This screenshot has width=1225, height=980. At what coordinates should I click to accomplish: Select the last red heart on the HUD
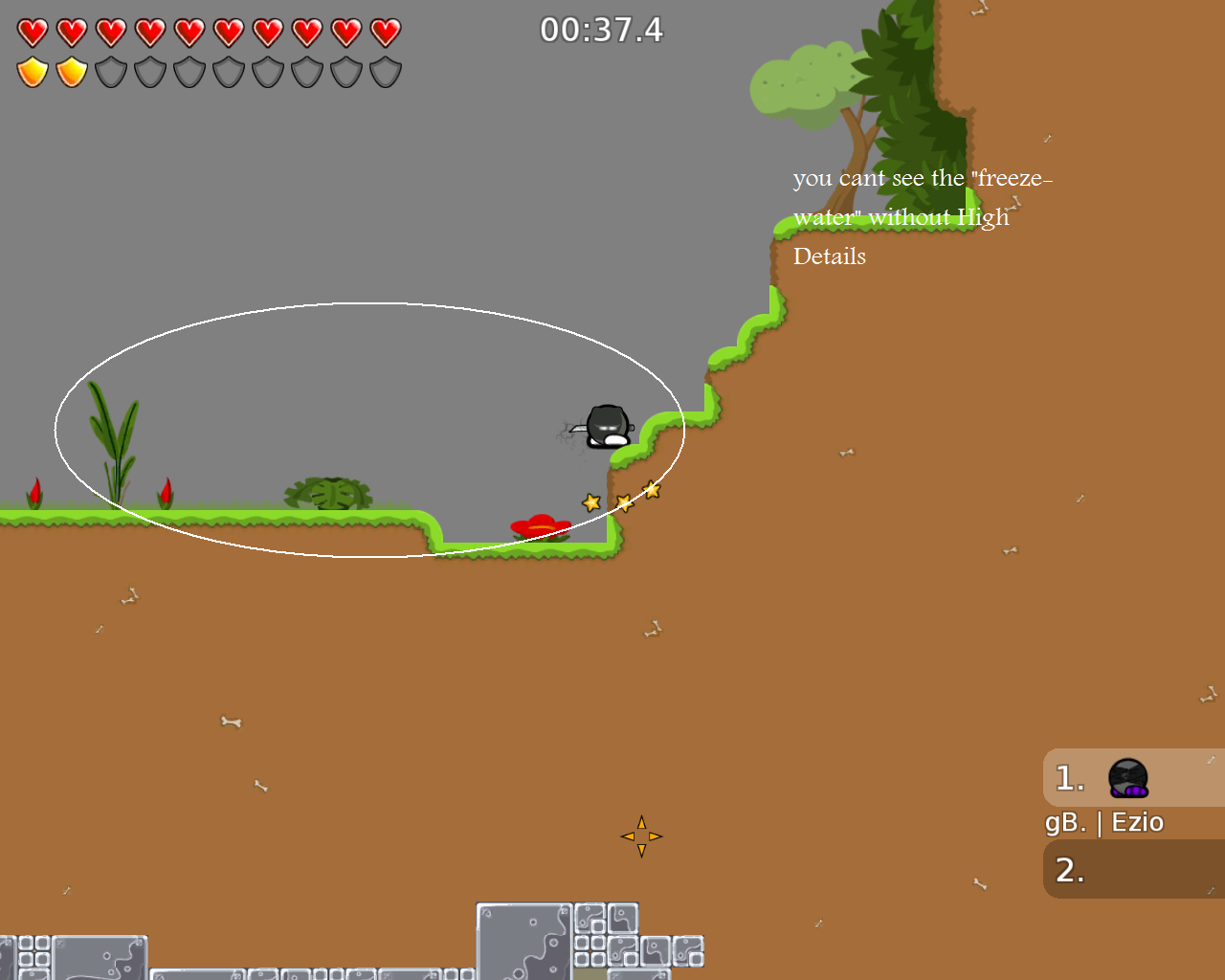385,32
